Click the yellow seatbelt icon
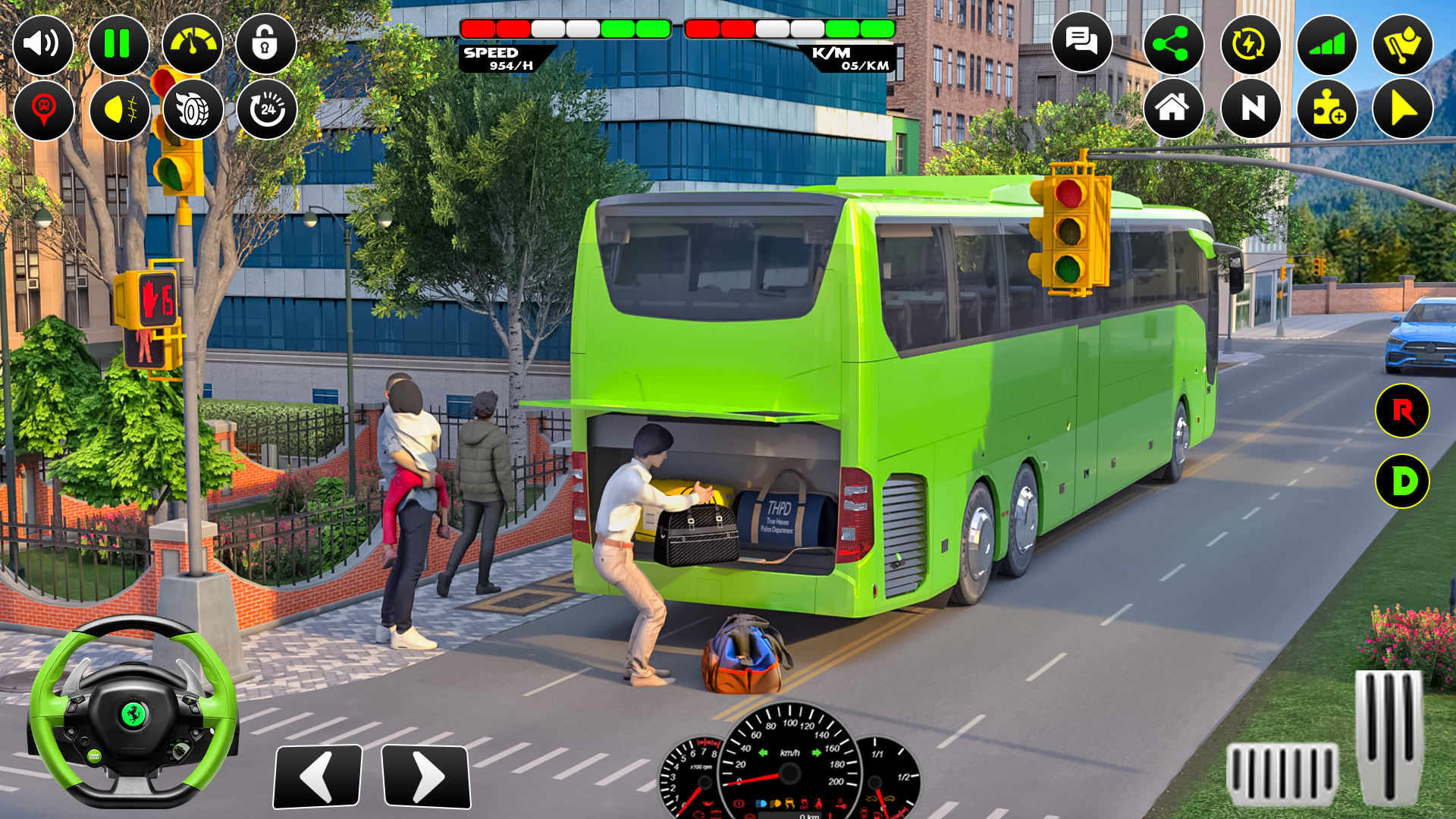 (1402, 45)
